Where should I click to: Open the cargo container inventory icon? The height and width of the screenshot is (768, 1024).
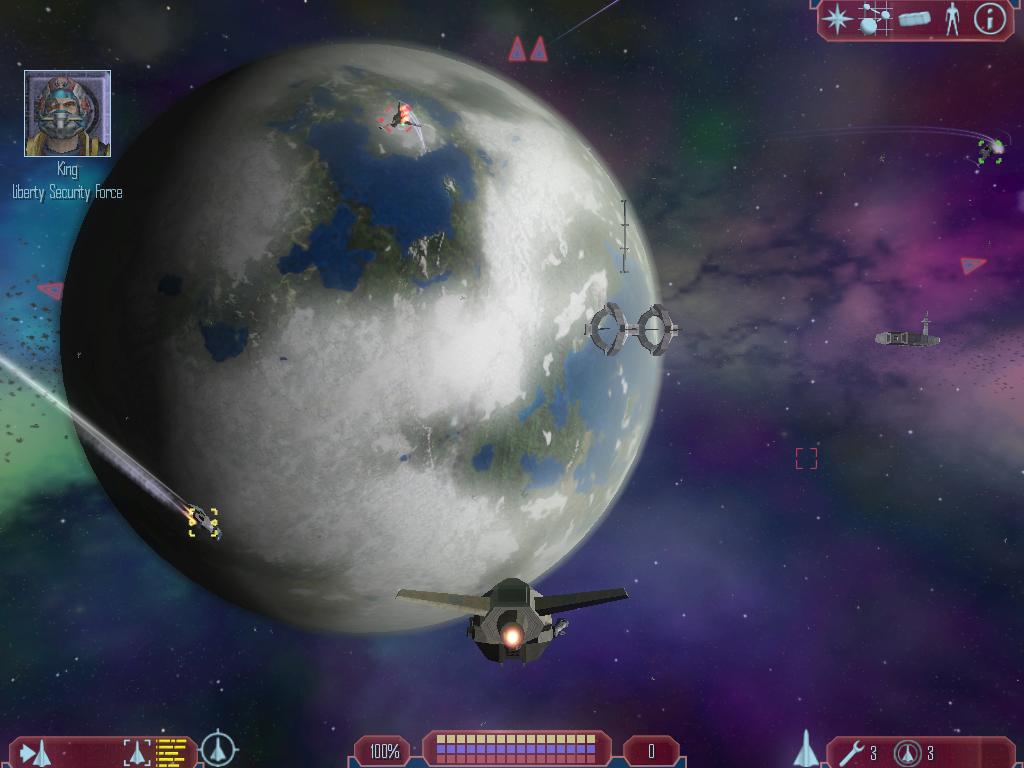(x=914, y=19)
